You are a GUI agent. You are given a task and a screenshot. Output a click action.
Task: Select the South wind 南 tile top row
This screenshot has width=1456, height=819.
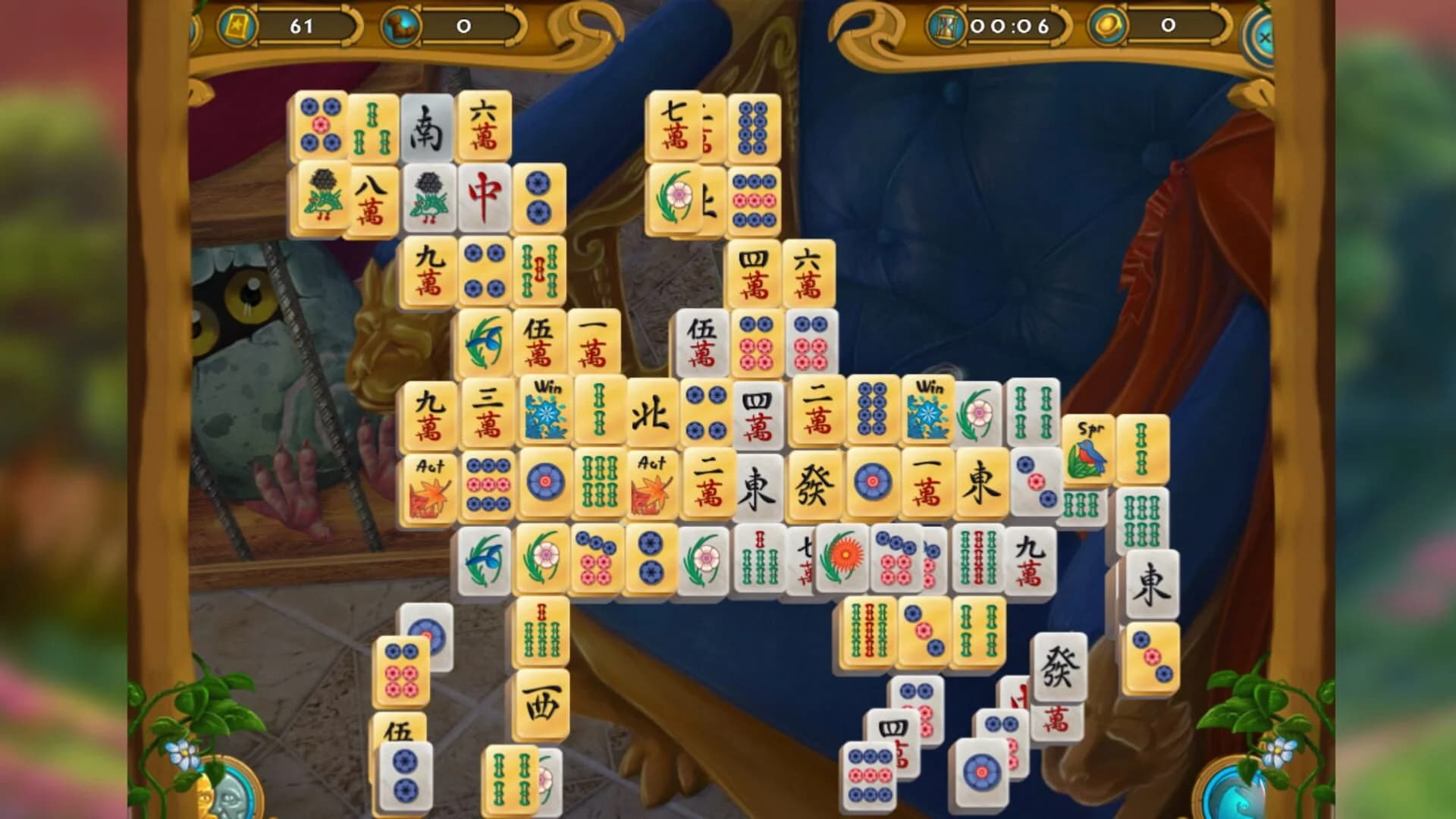point(427,125)
